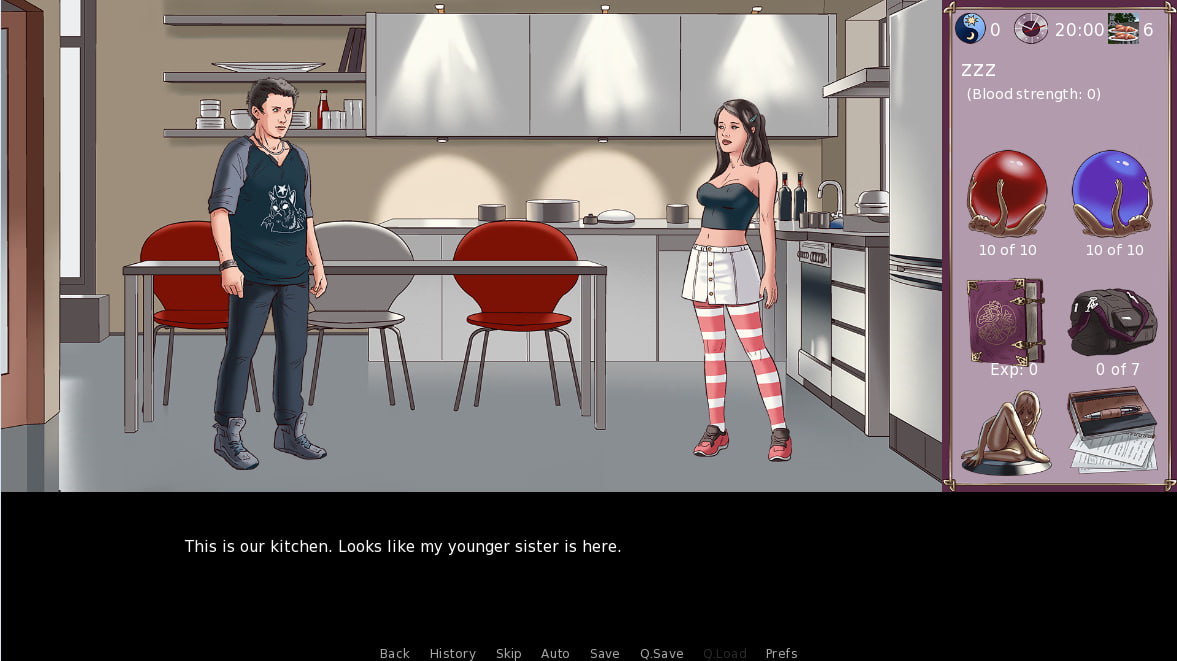Open Prefs settings

[781, 653]
